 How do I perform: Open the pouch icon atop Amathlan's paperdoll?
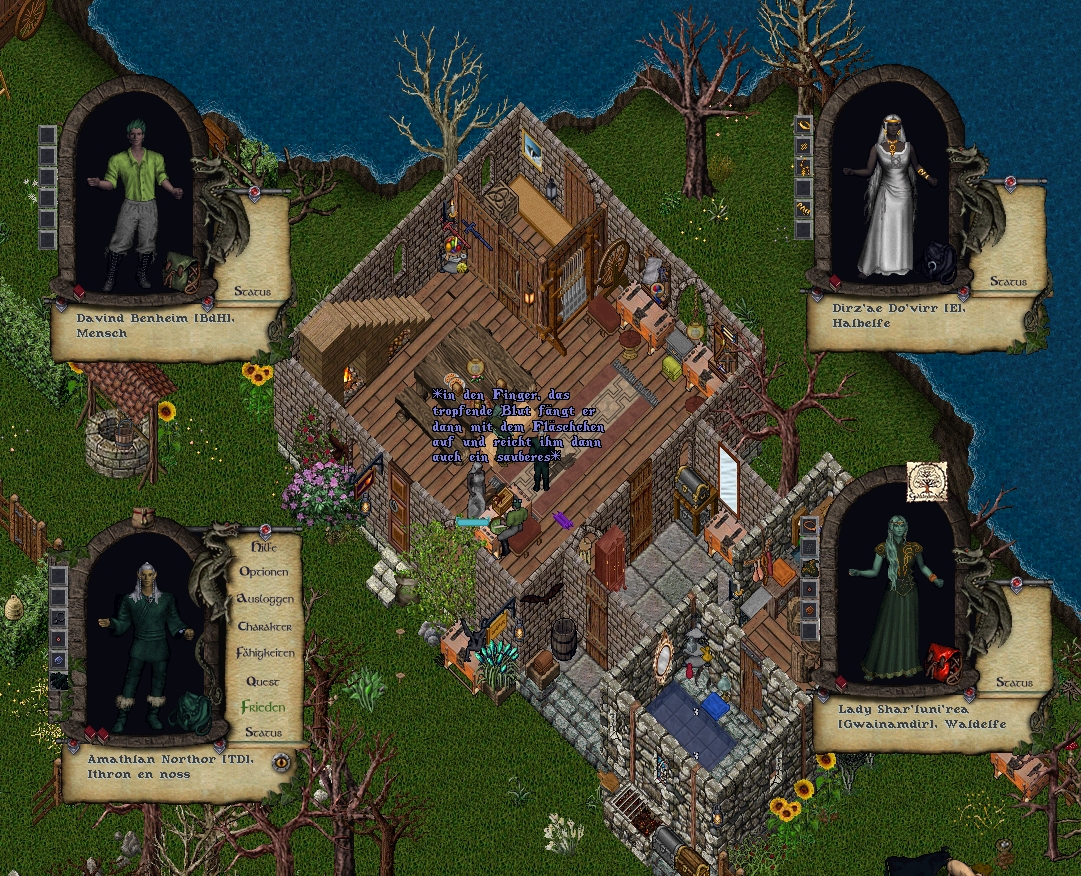click(144, 516)
